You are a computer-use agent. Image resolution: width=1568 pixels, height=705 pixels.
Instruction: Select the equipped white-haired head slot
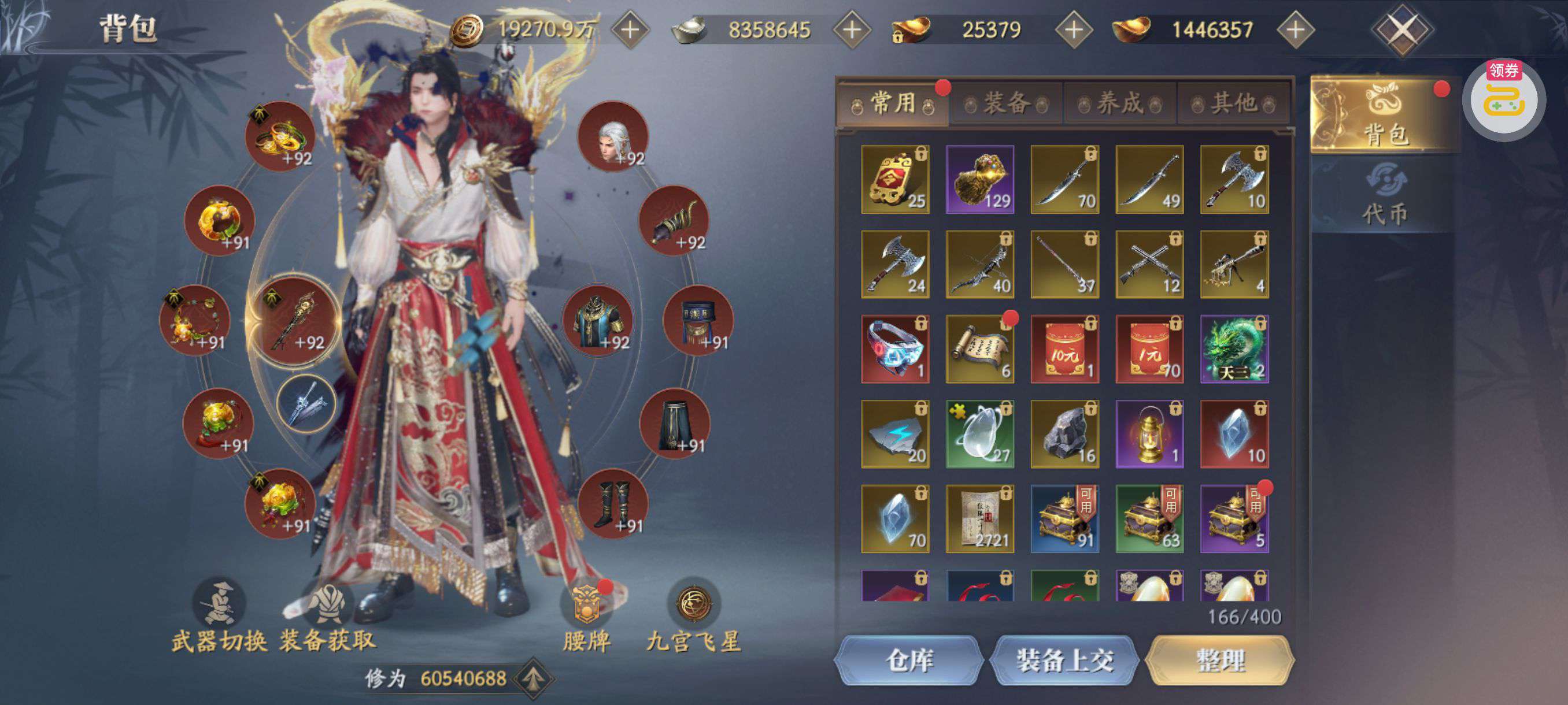[613, 137]
